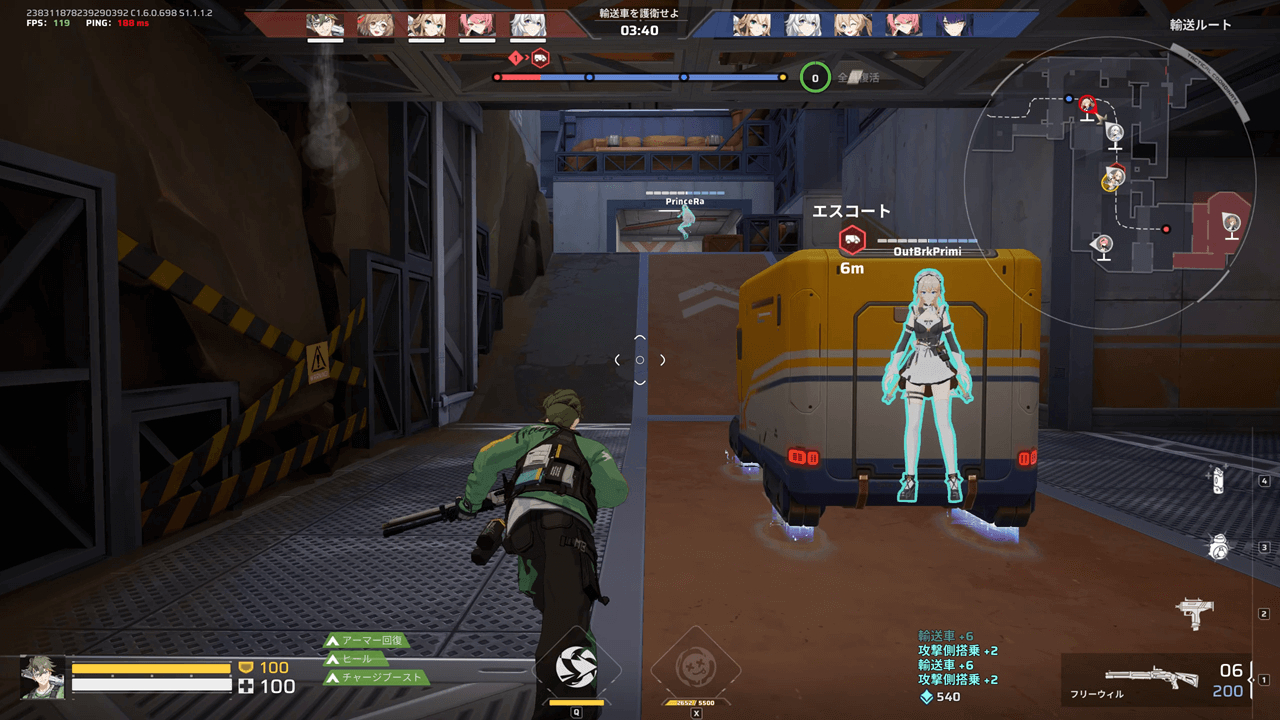Click the 輸送車を護衛せよ objective banner
The image size is (1280, 720).
click(x=640, y=12)
